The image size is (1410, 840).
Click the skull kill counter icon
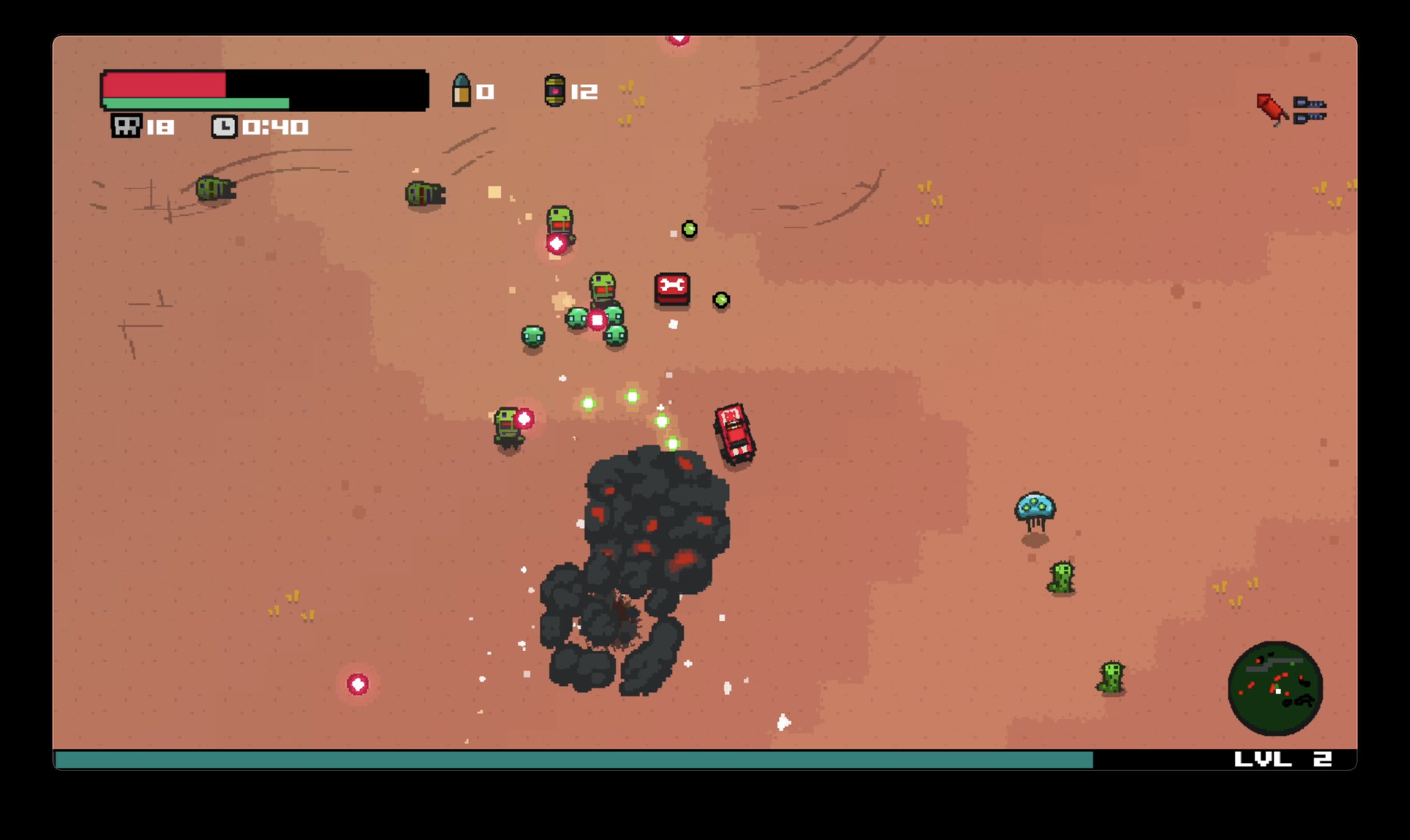click(x=125, y=124)
